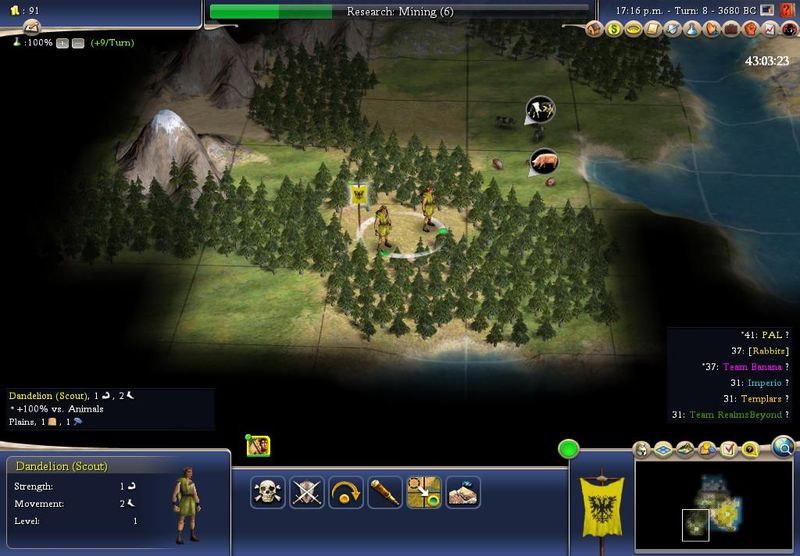Delete the unit with the skull button
This screenshot has width=800, height=556.
click(x=267, y=492)
